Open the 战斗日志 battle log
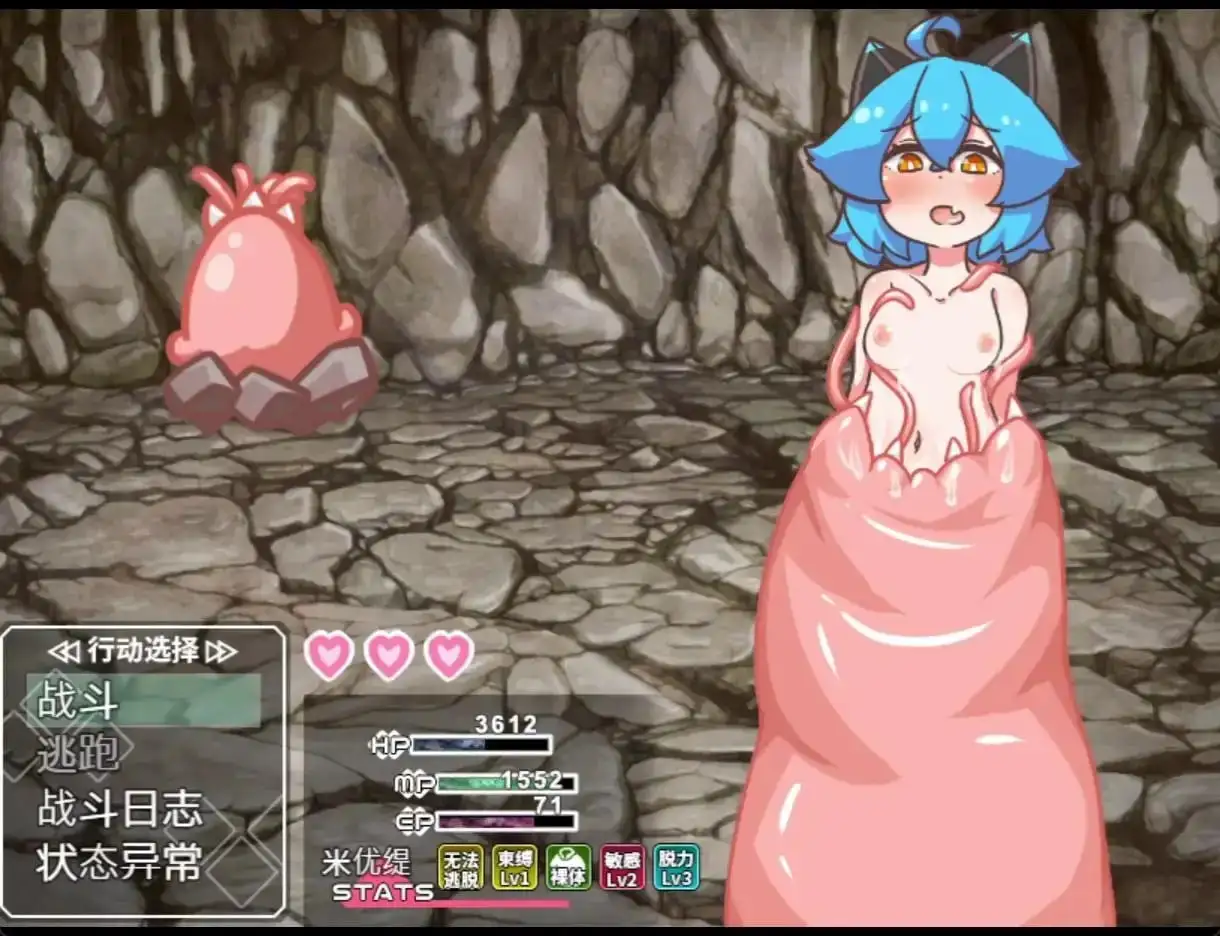1220x936 pixels. pos(120,809)
